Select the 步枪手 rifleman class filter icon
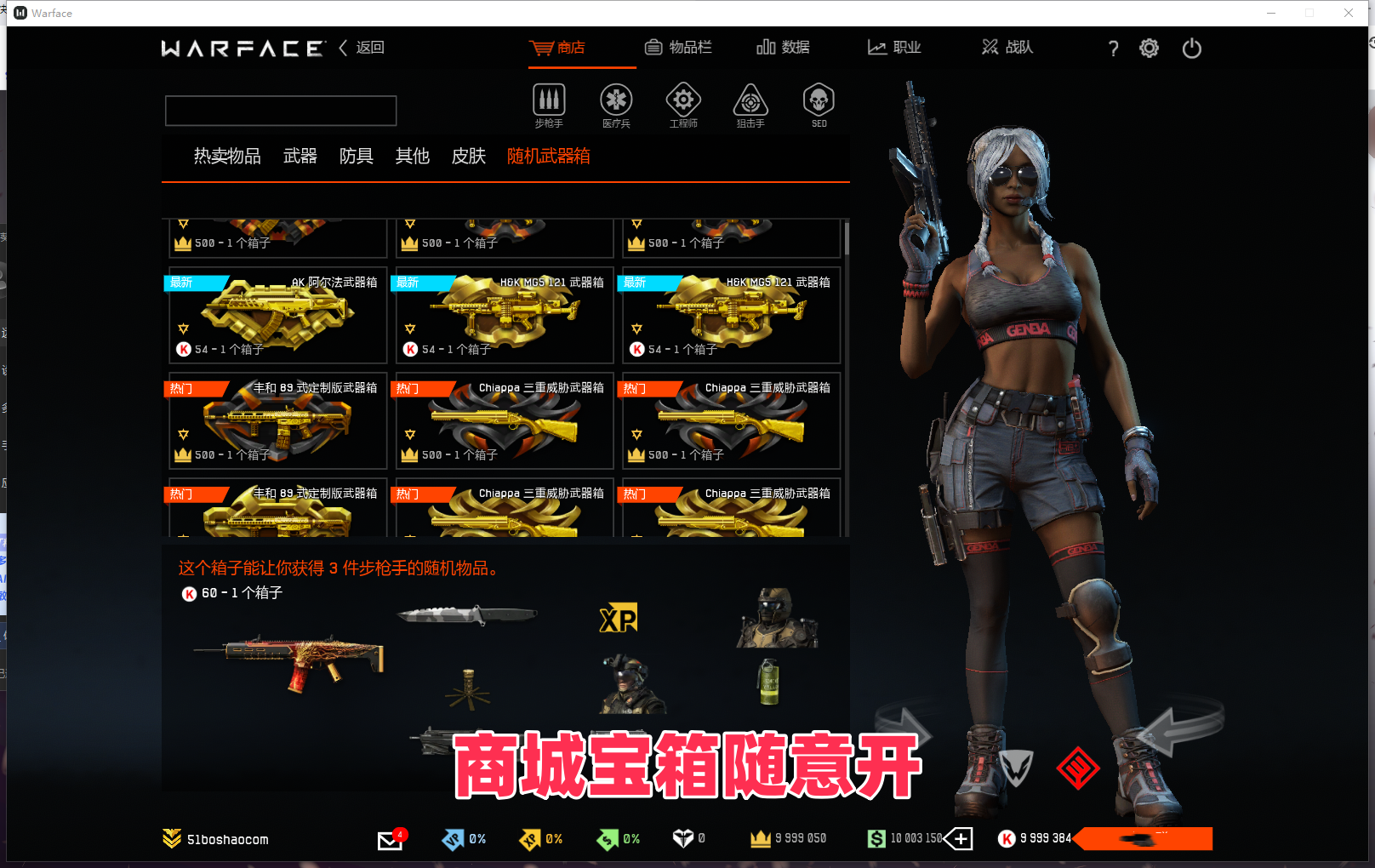The image size is (1375, 868). 549,100
